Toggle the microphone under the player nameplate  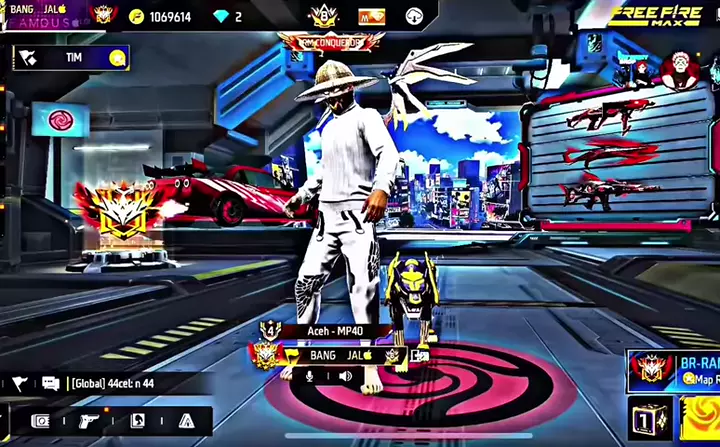309,376
